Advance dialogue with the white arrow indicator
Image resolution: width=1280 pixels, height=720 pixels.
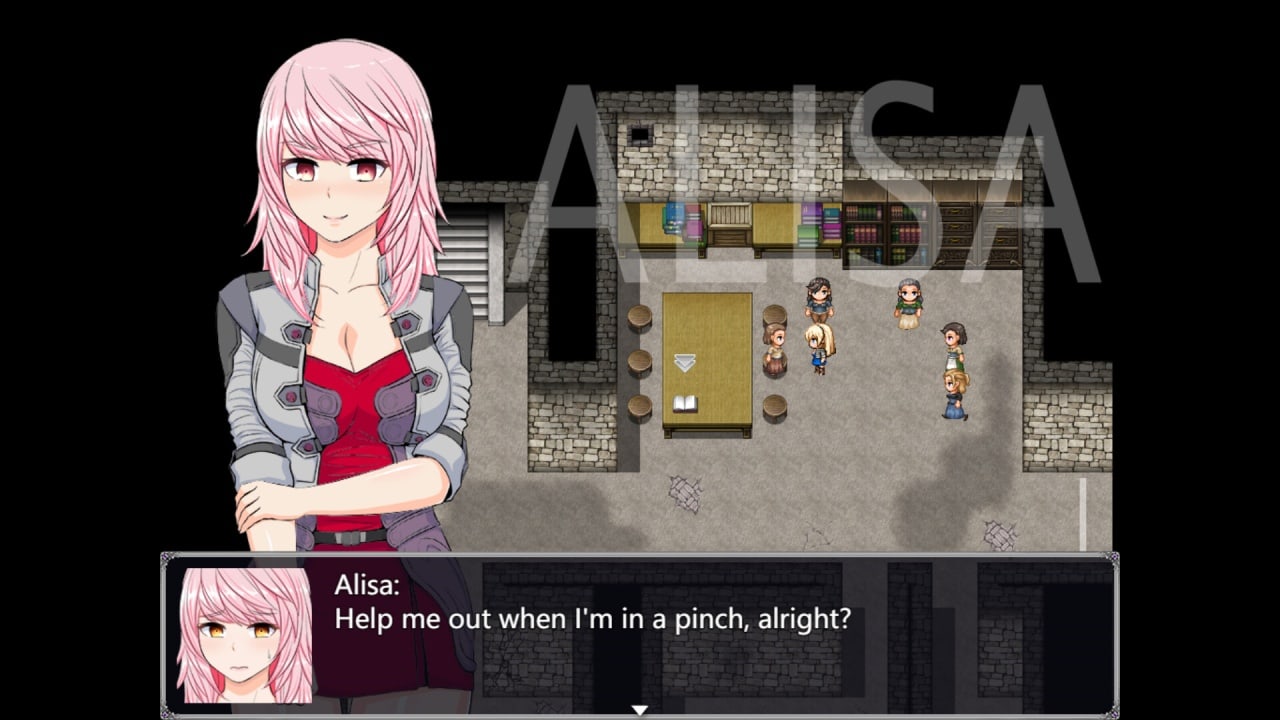point(640,710)
